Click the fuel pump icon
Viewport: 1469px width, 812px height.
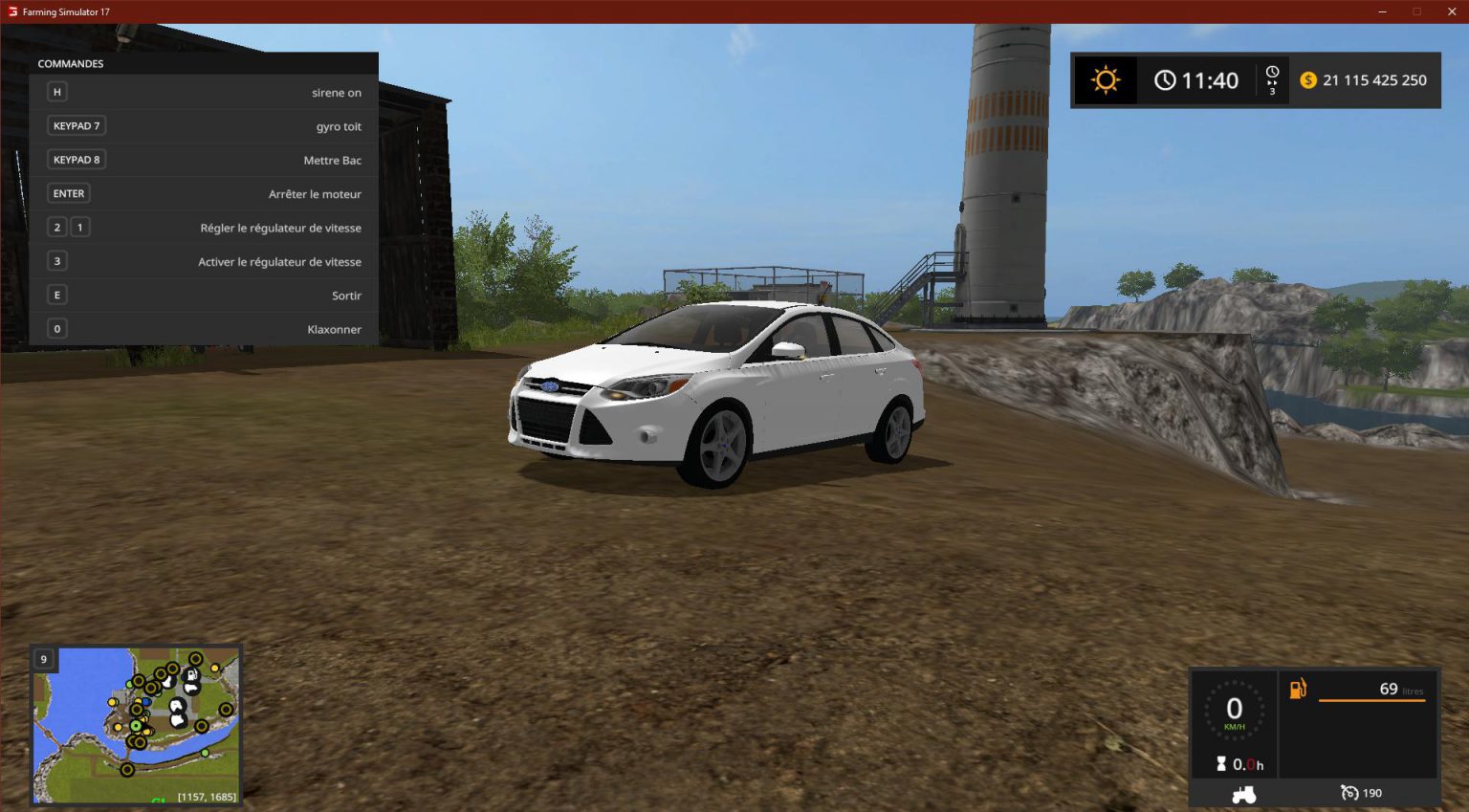coord(1298,688)
